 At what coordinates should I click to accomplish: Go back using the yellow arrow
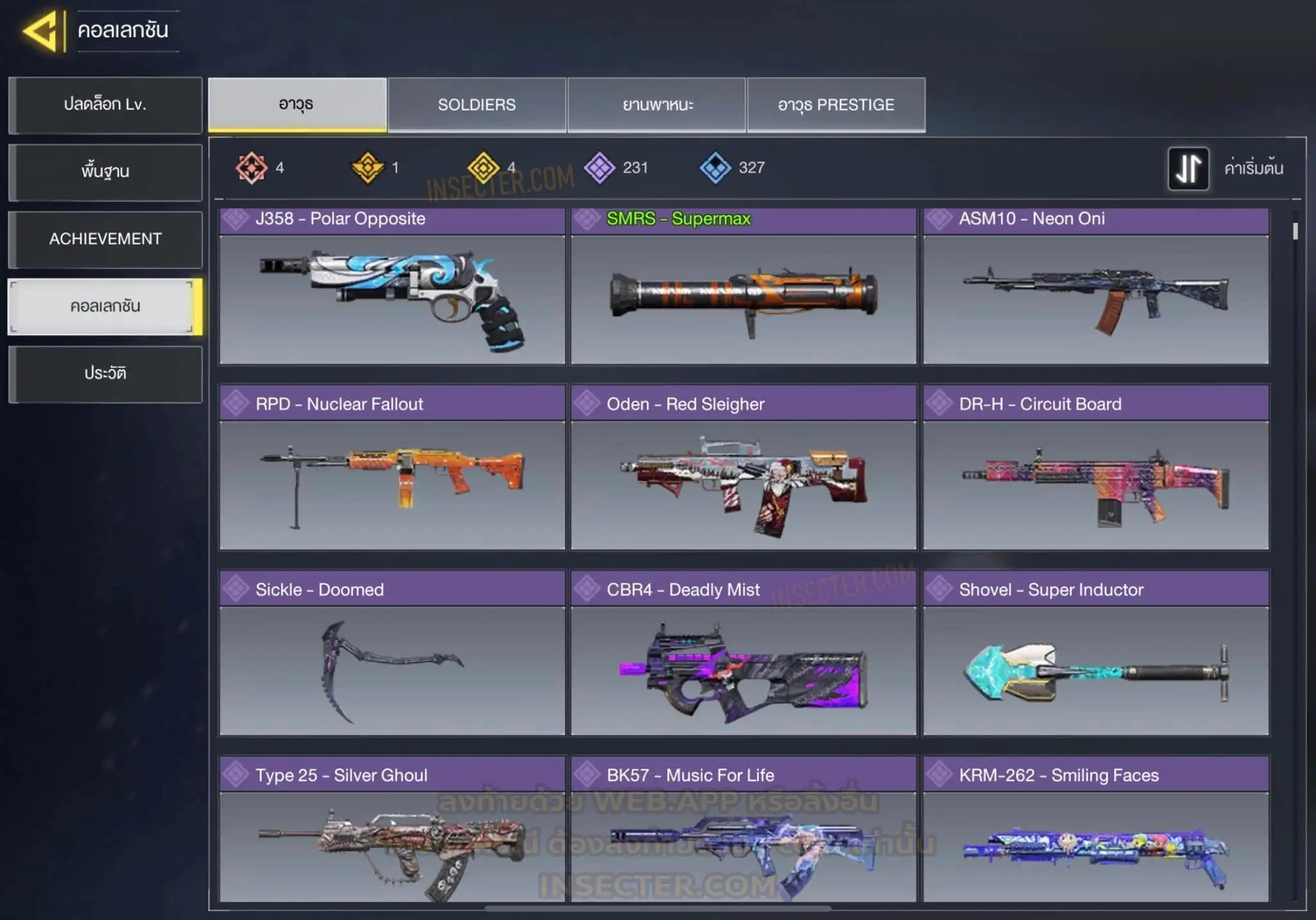pos(41,30)
